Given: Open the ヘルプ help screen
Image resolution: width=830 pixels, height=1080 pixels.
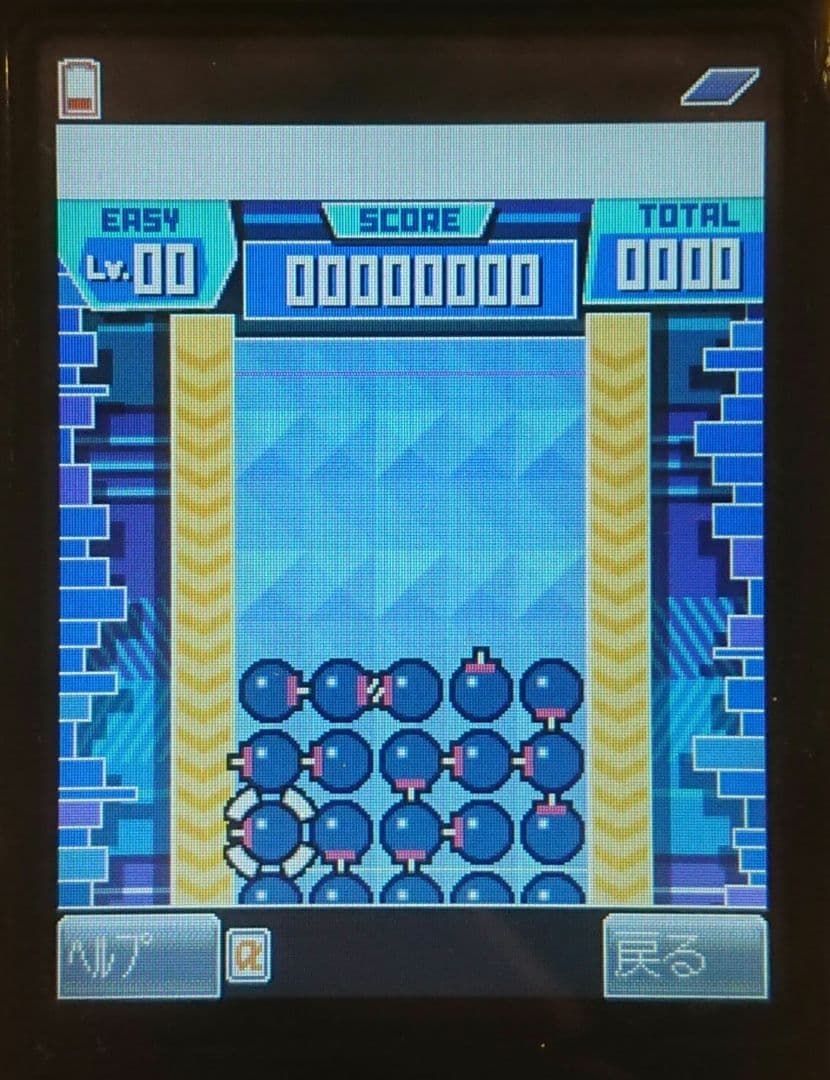Looking at the screenshot, I should coord(137,956).
